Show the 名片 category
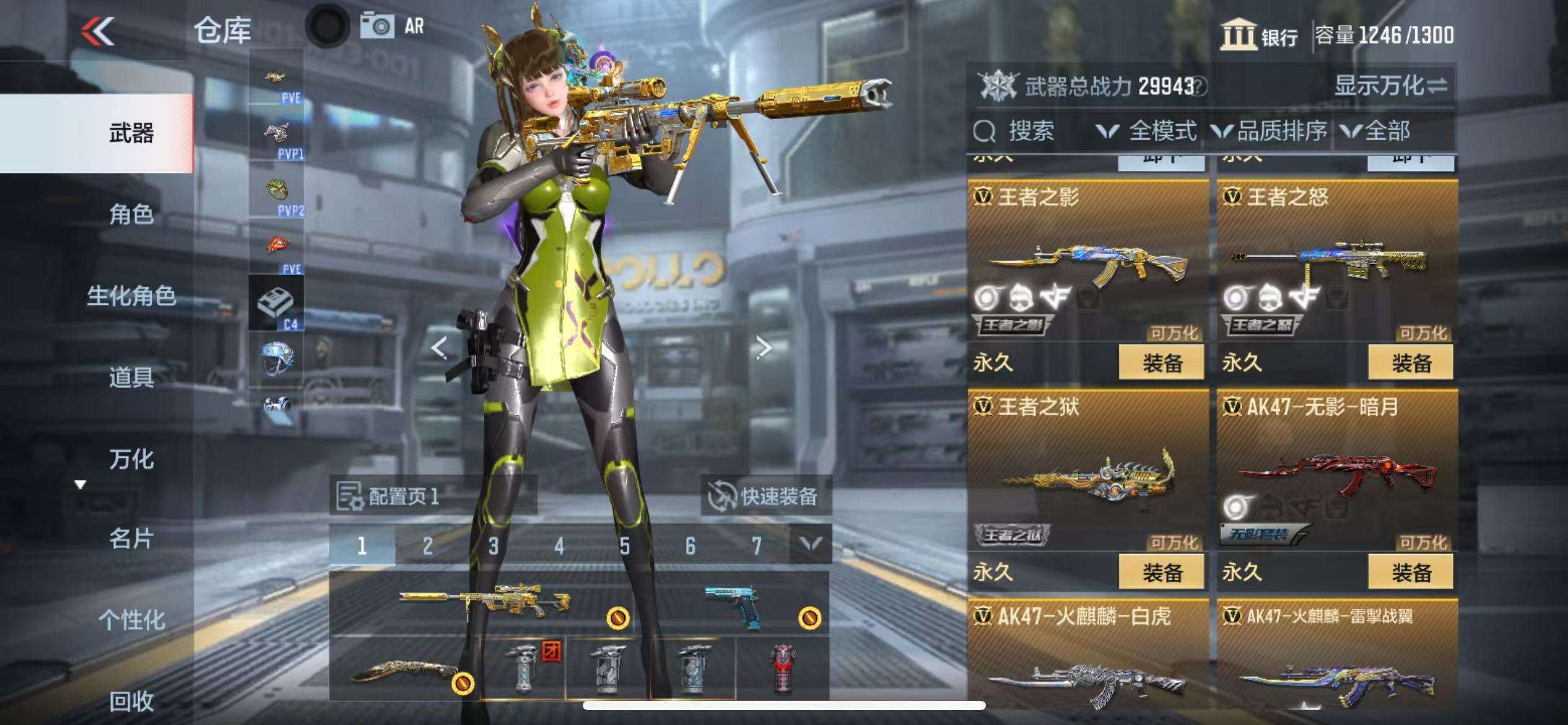The width and height of the screenshot is (1568, 725). pyautogui.click(x=131, y=539)
